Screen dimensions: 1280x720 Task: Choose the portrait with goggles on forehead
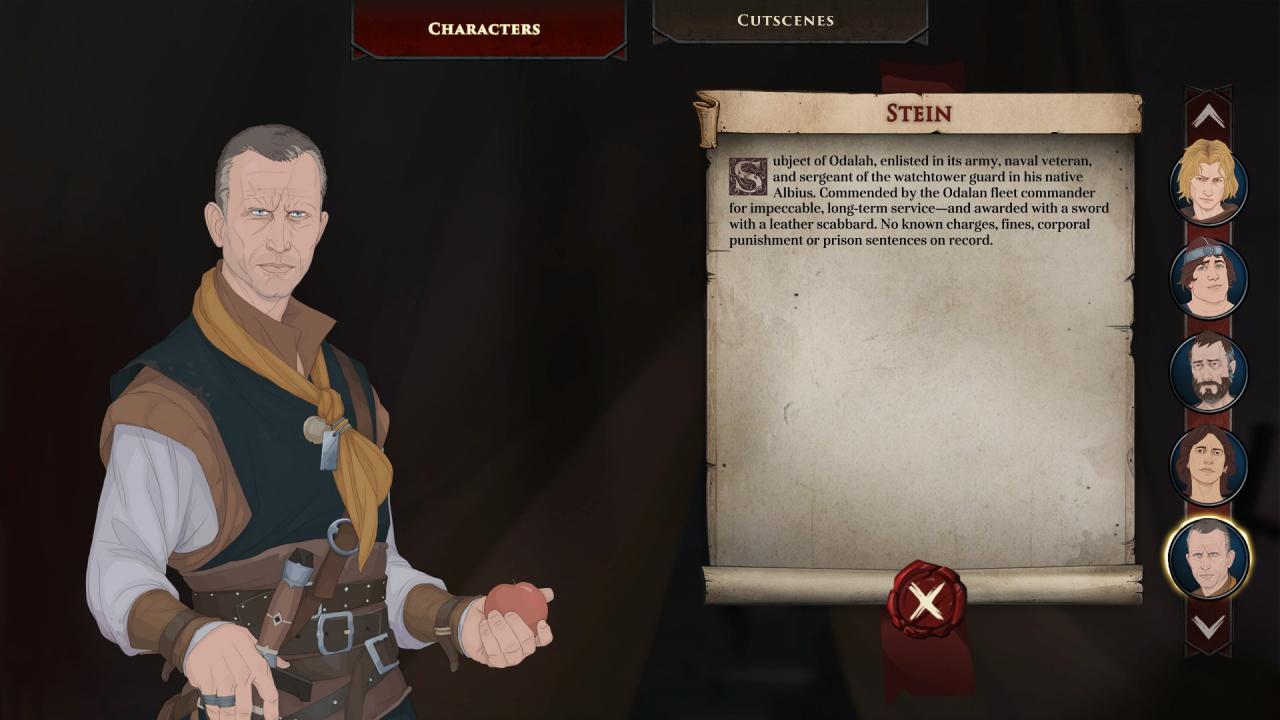pyautogui.click(x=1208, y=277)
